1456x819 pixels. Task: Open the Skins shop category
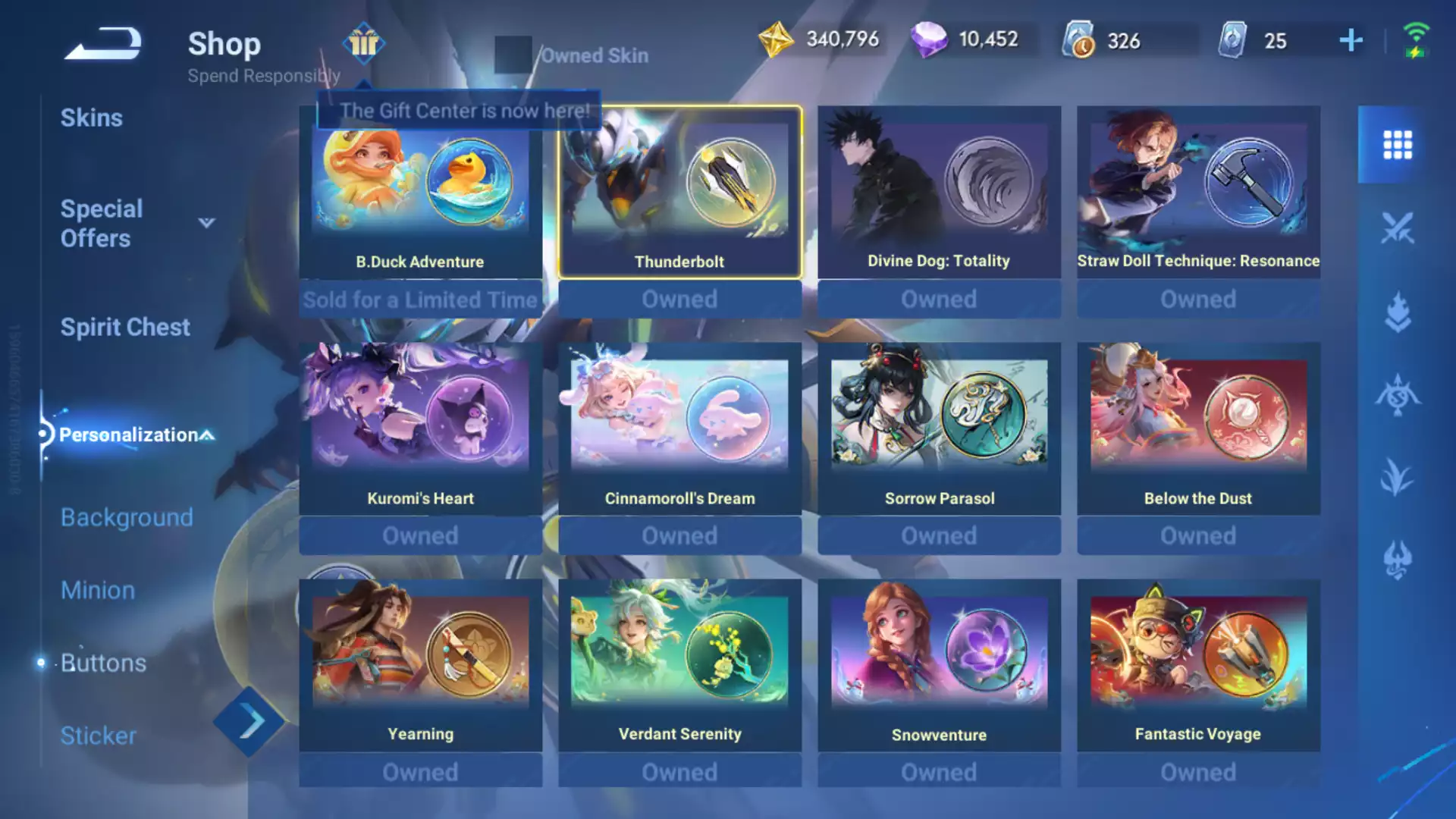[x=92, y=118]
